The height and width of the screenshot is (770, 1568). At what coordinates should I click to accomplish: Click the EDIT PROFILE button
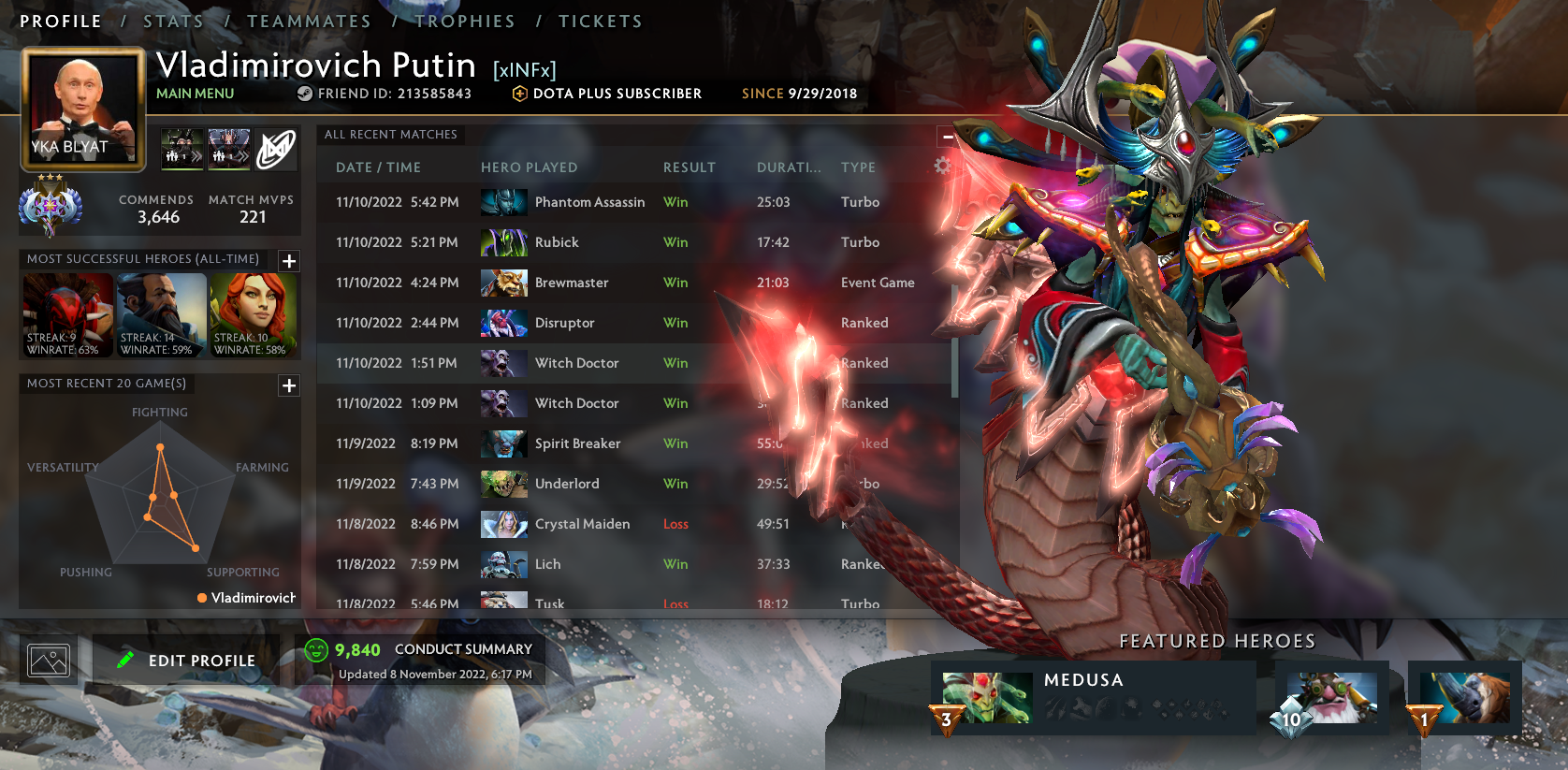[187, 660]
